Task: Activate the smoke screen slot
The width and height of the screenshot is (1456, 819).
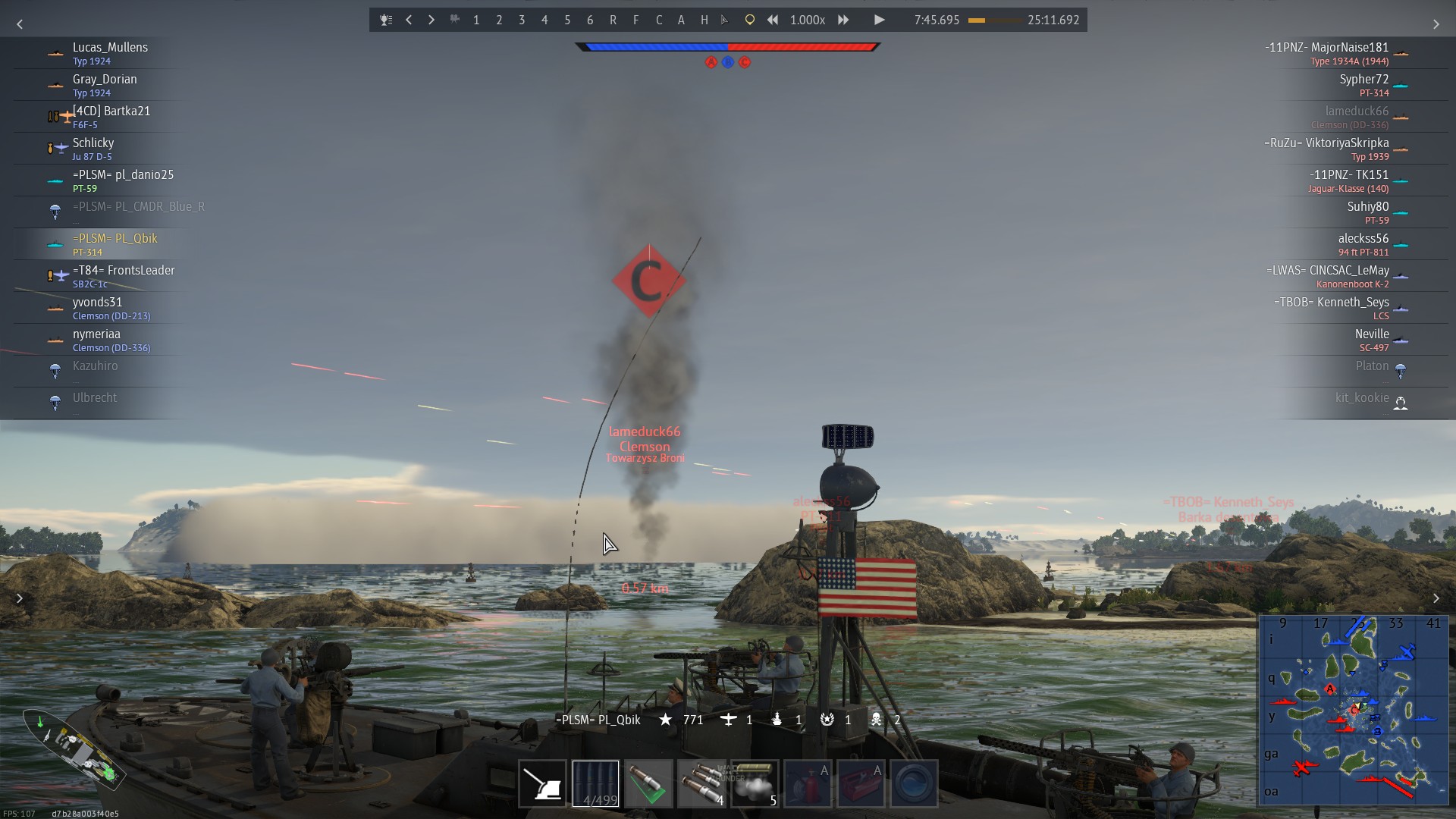Action: point(755,783)
